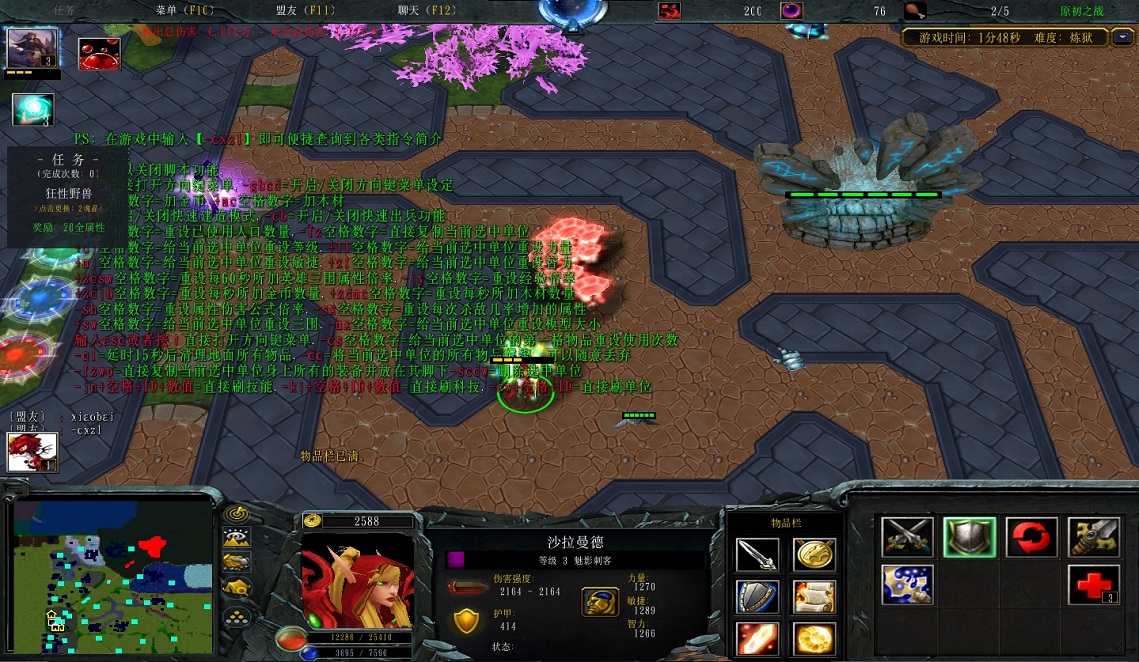Toggle minimap terrain display button
Viewport: 1139px width, 662px height.
(x=236, y=537)
